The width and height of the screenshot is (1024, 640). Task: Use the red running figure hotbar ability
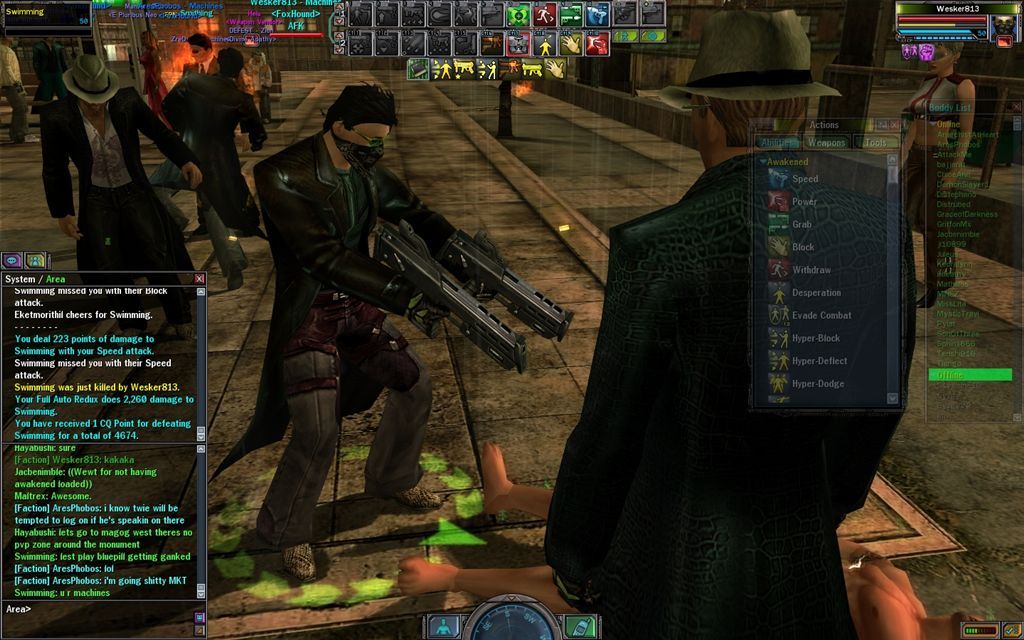tap(544, 15)
